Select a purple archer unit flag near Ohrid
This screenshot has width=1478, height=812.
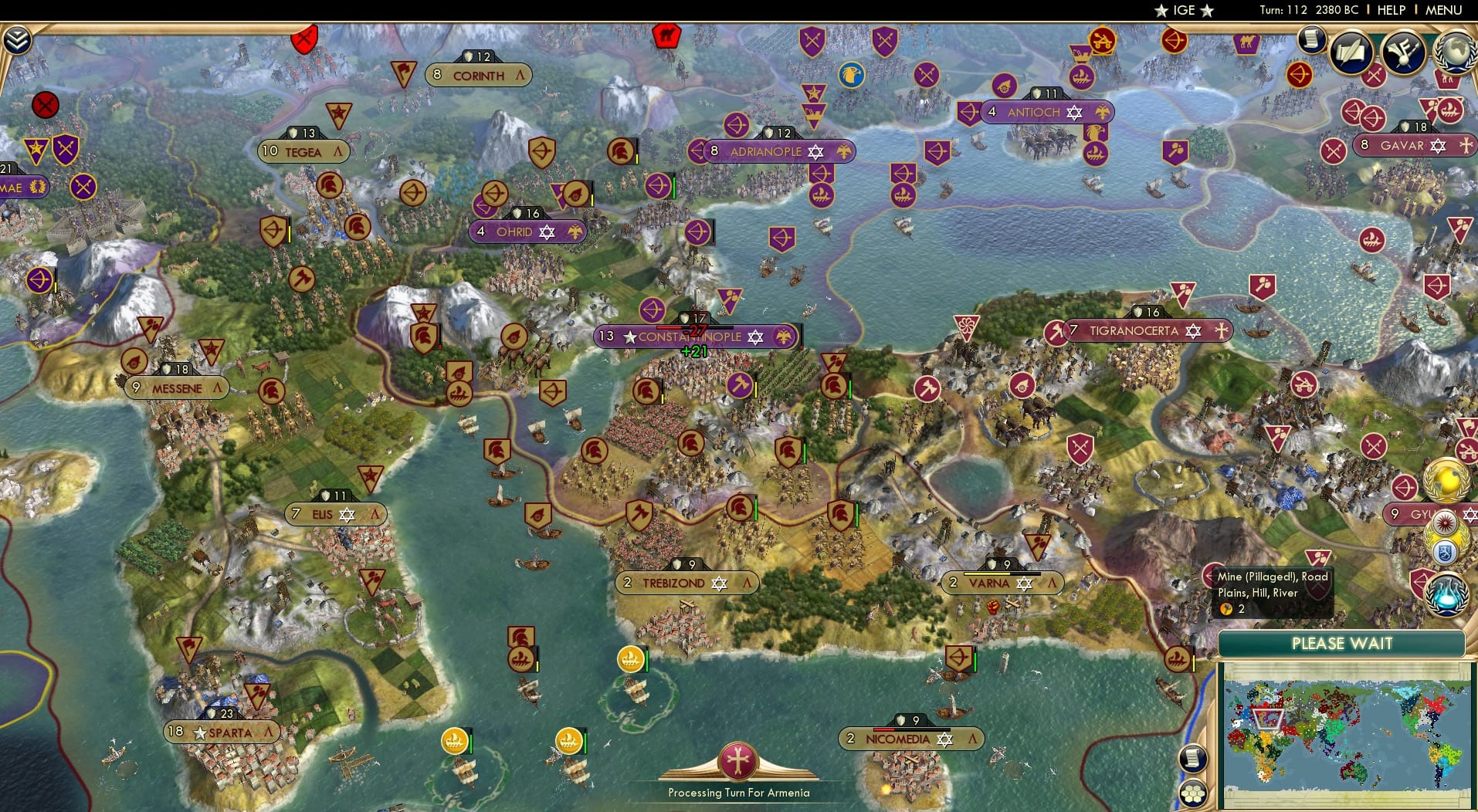[x=484, y=208]
